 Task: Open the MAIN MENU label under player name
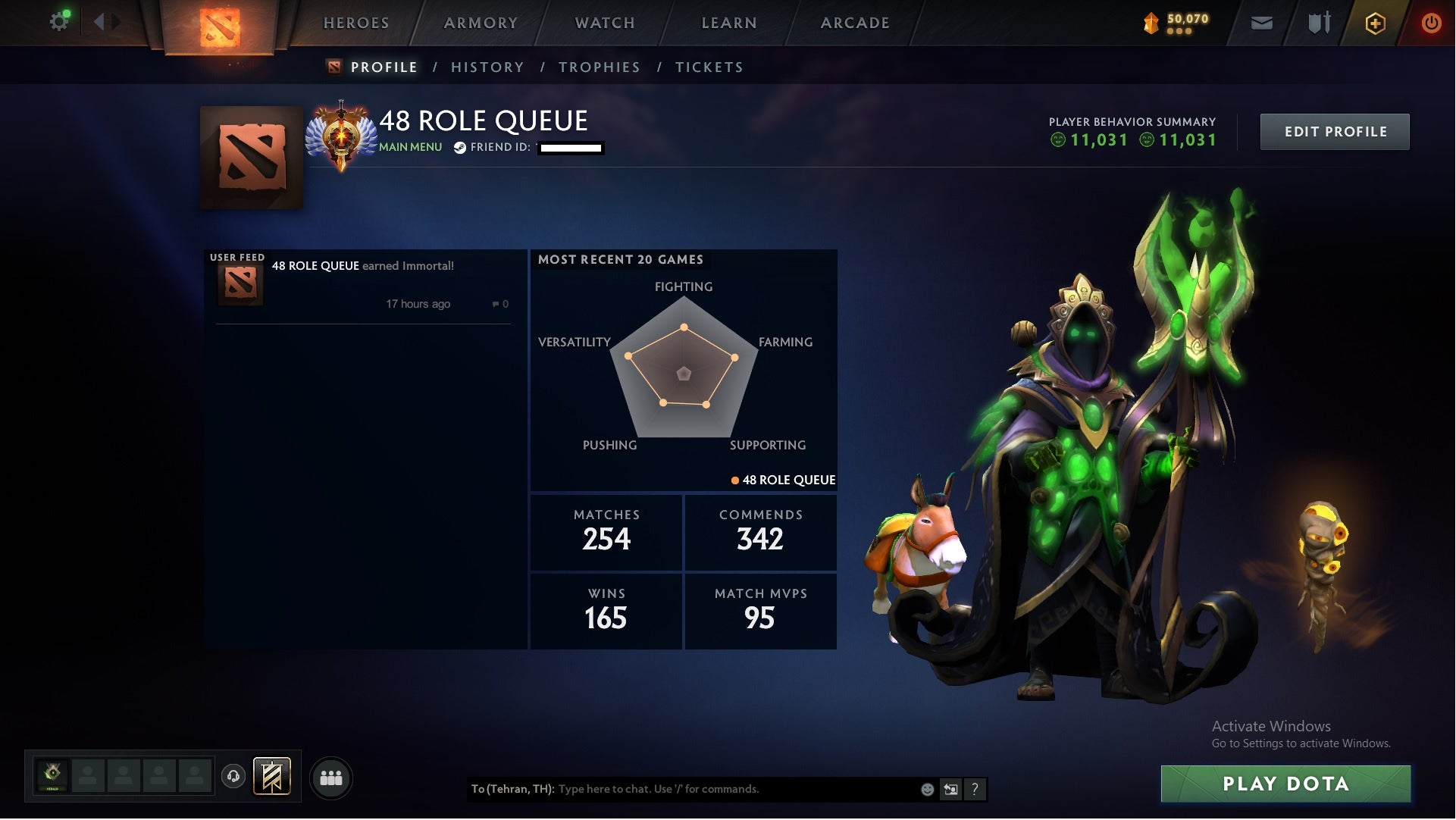point(409,147)
